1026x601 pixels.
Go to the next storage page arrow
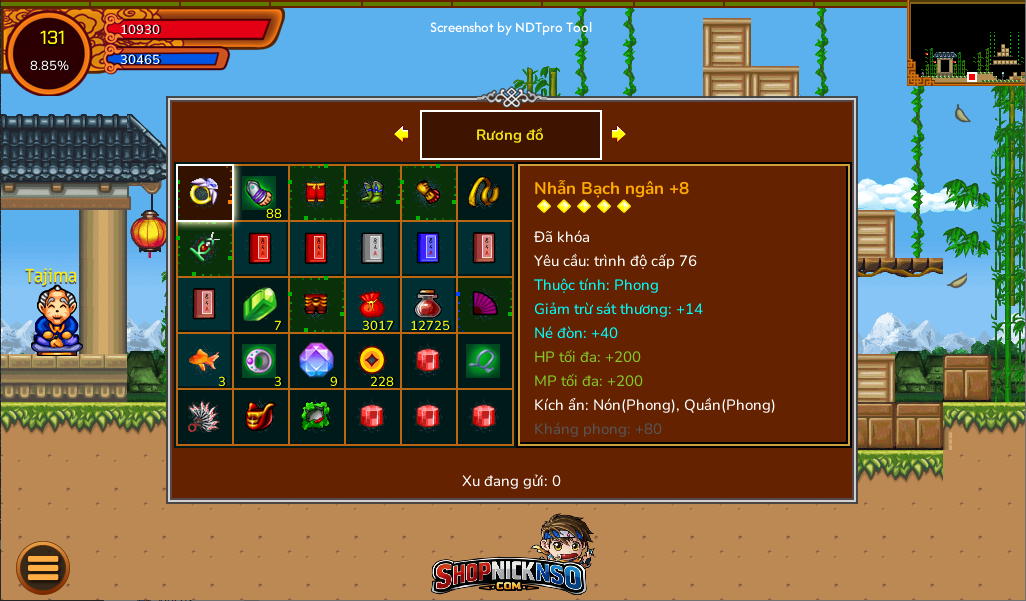[619, 134]
